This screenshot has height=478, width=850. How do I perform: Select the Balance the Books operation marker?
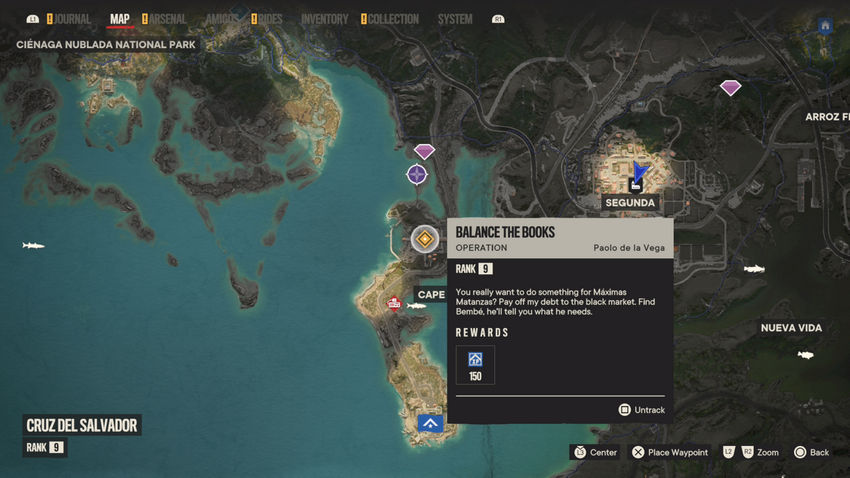point(425,239)
